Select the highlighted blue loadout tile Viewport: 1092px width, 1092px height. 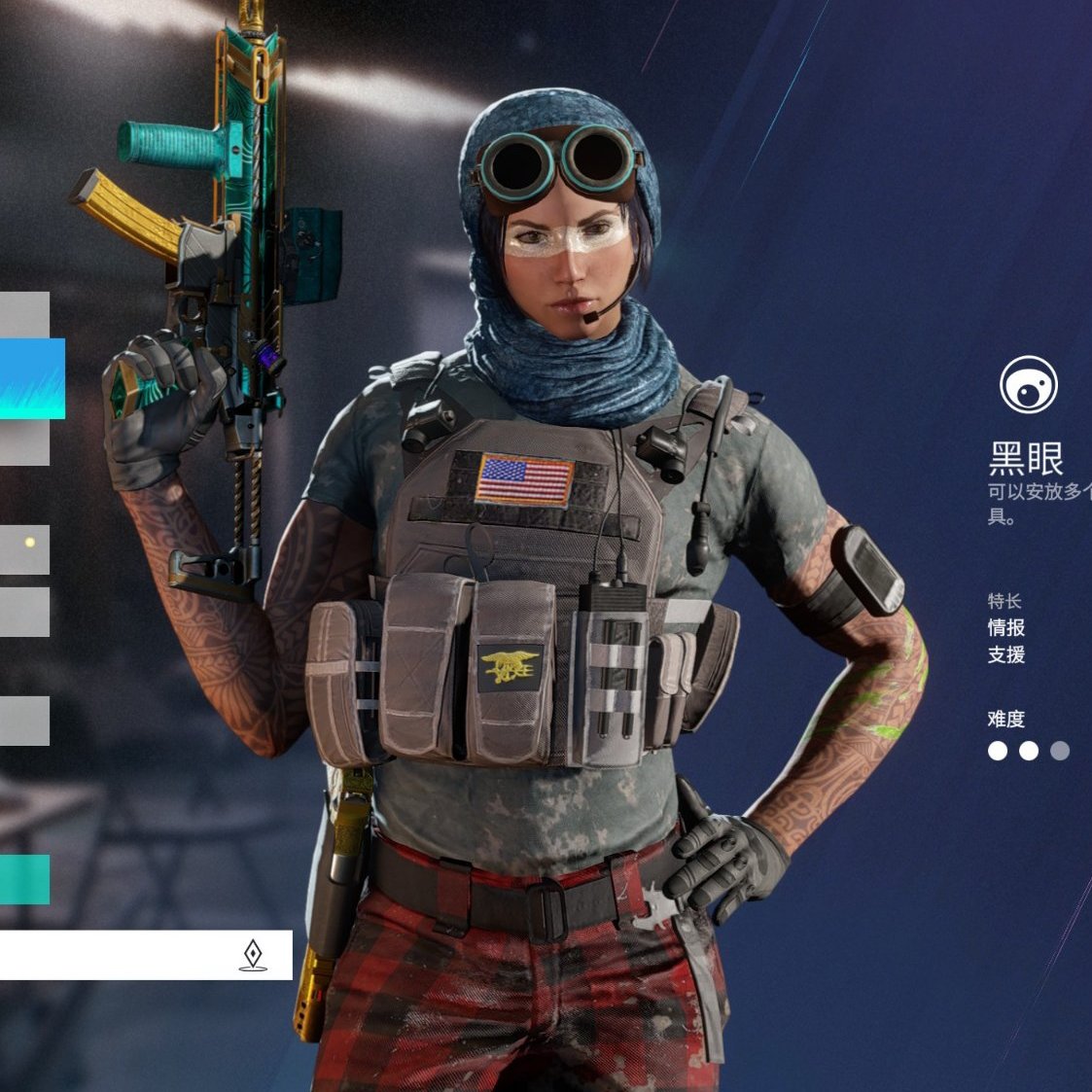point(31,378)
